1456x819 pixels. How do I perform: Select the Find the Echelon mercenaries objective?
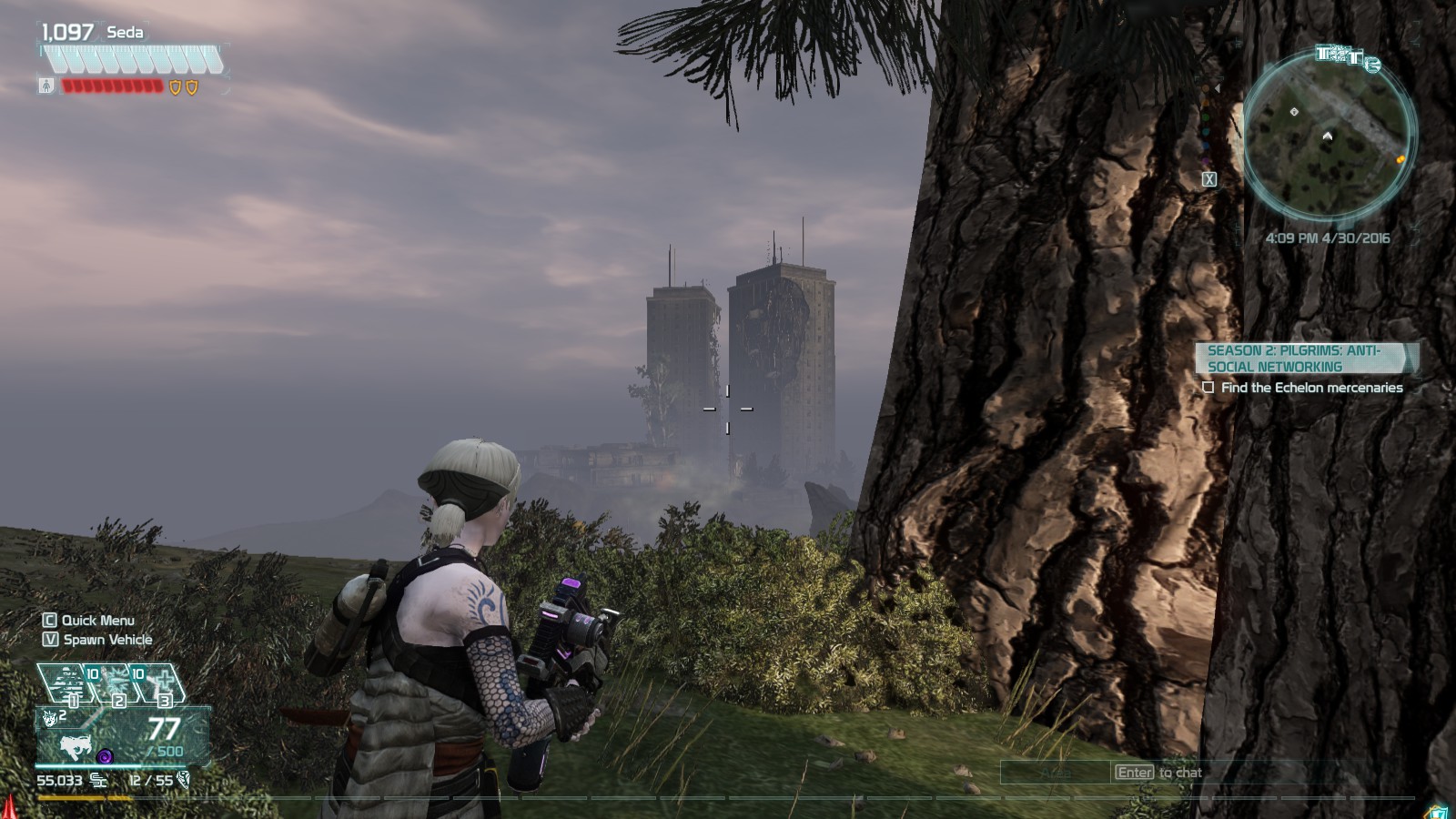(x=1311, y=388)
